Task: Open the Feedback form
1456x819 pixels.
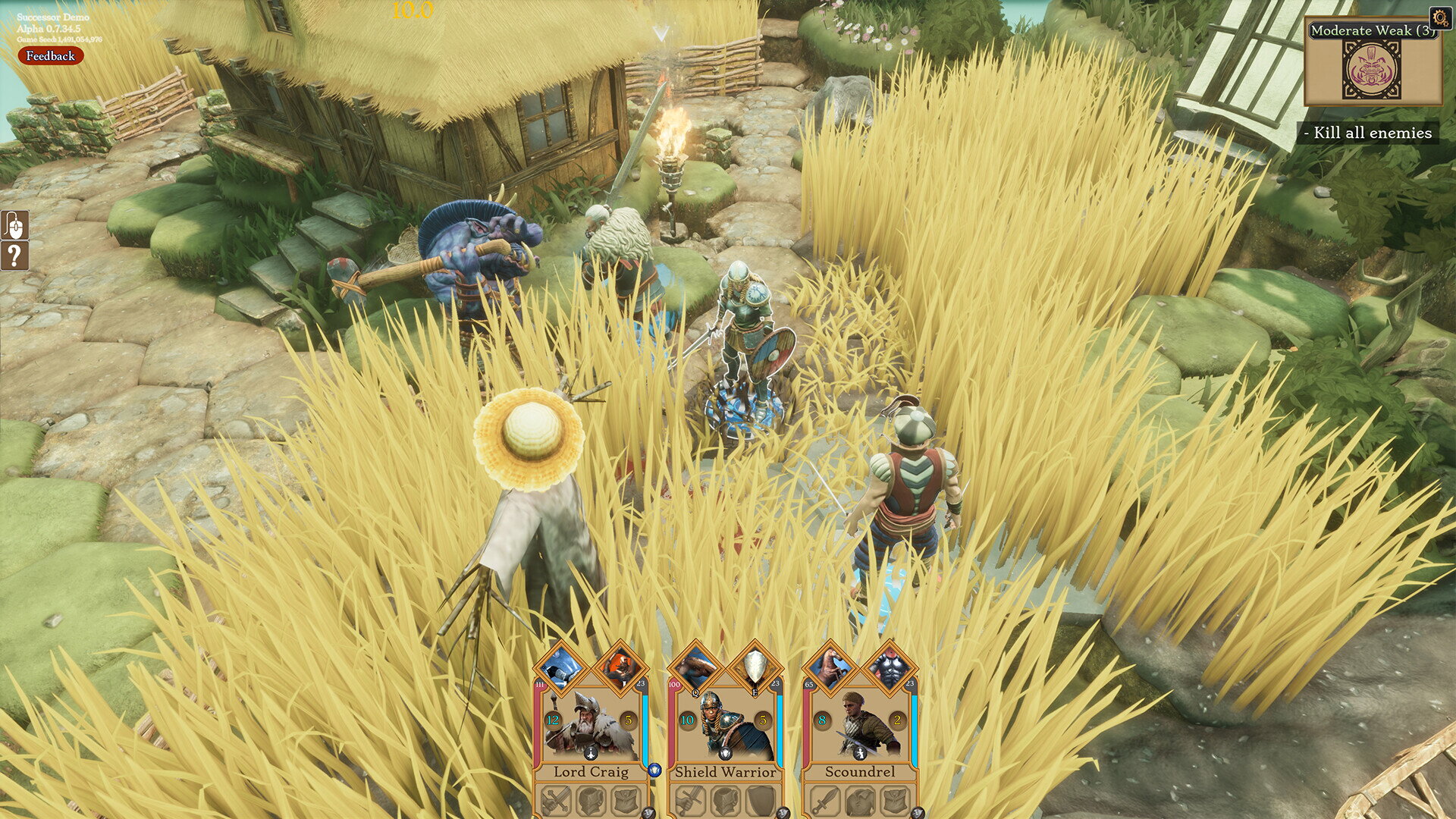Action: click(50, 55)
